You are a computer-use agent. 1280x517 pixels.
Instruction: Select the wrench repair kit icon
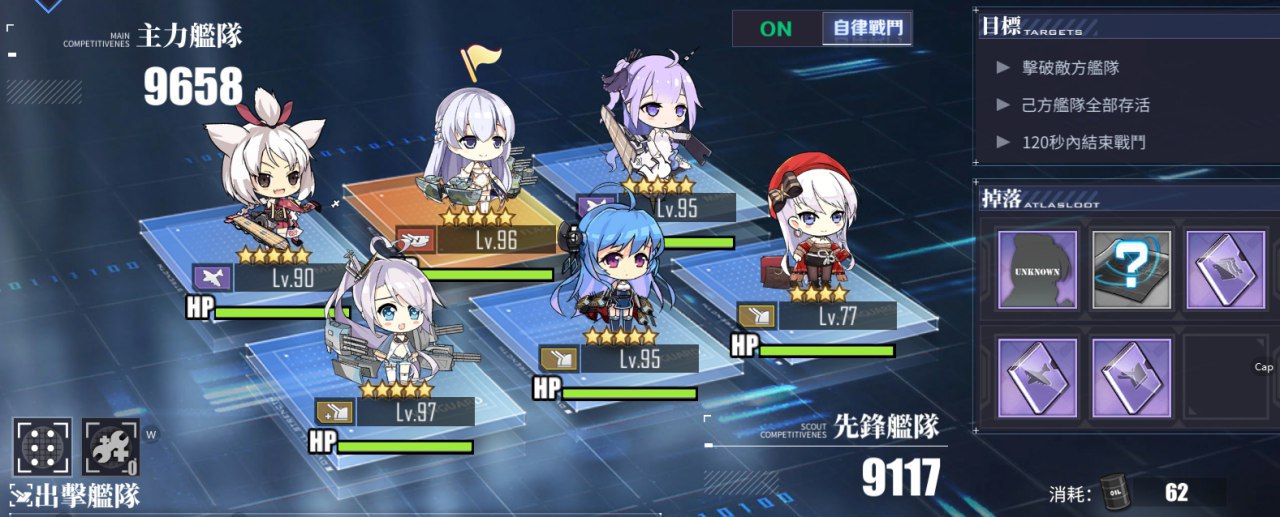[x=110, y=447]
